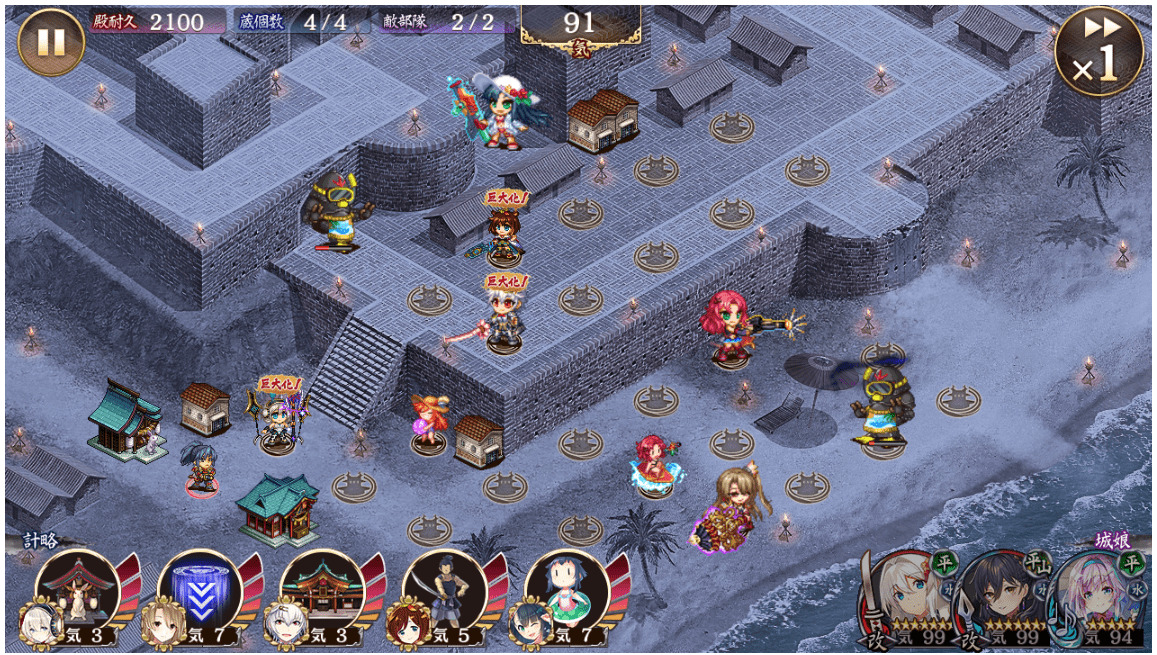Select the white-haired castle girl portrait
This screenshot has height=655, width=1157.
point(909,597)
